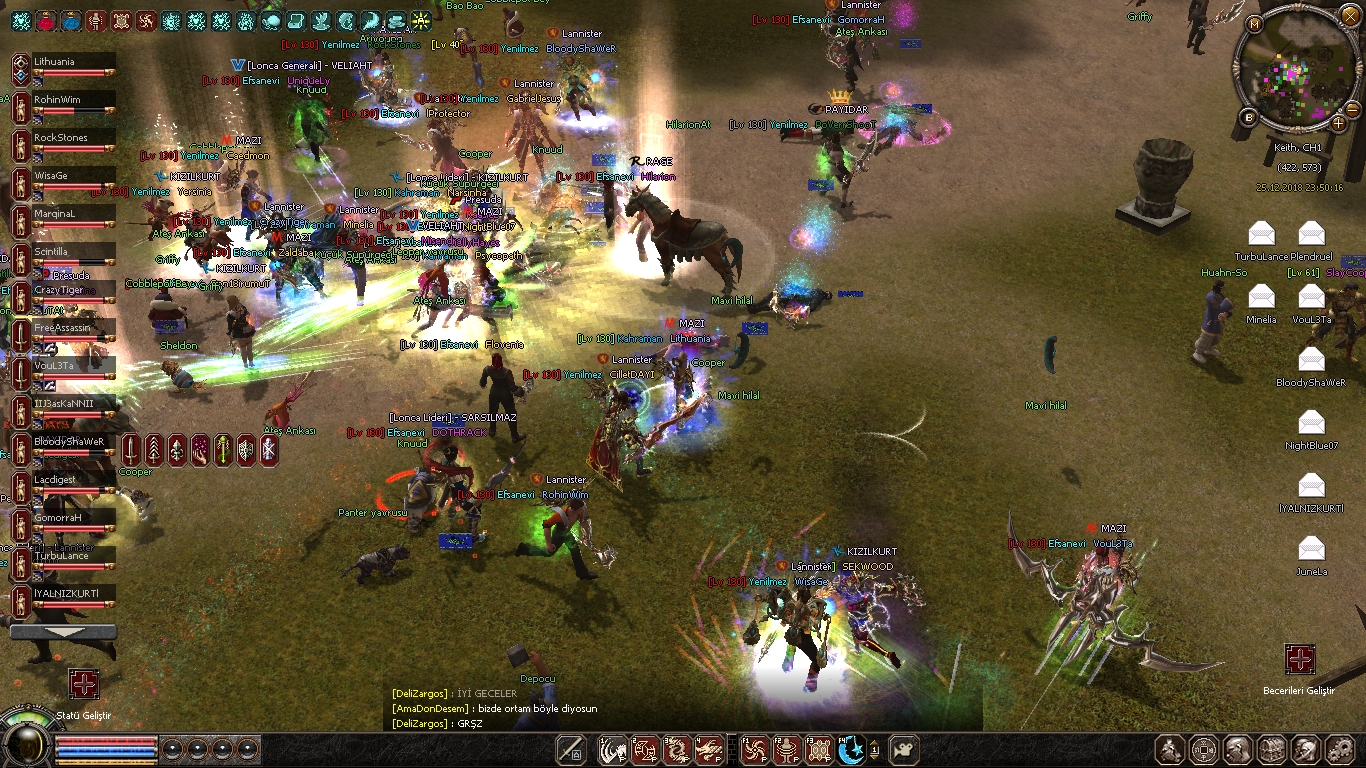Image resolution: width=1366 pixels, height=768 pixels.
Task: Activate the dragon skill in slot 3
Action: pos(677,749)
